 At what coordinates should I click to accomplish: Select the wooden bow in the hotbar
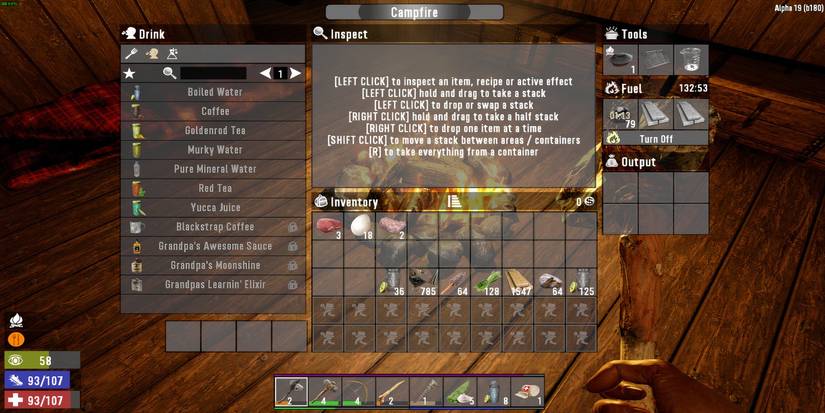tap(358, 391)
